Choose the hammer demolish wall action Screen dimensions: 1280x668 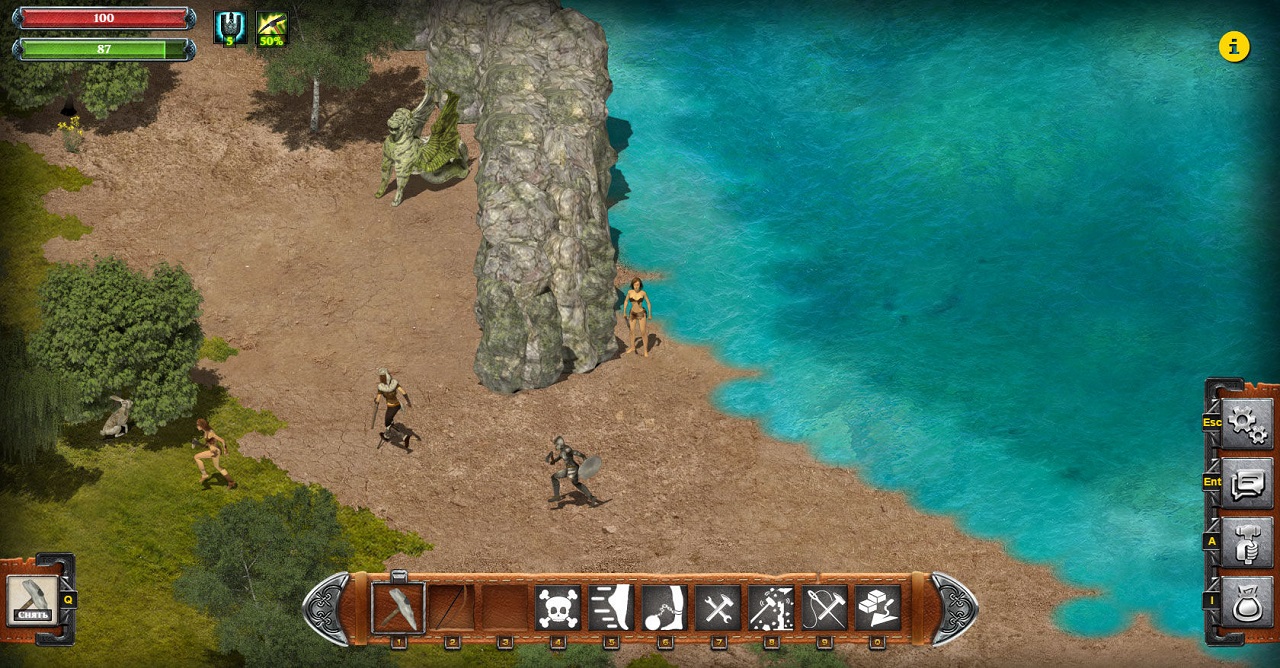pos(771,608)
